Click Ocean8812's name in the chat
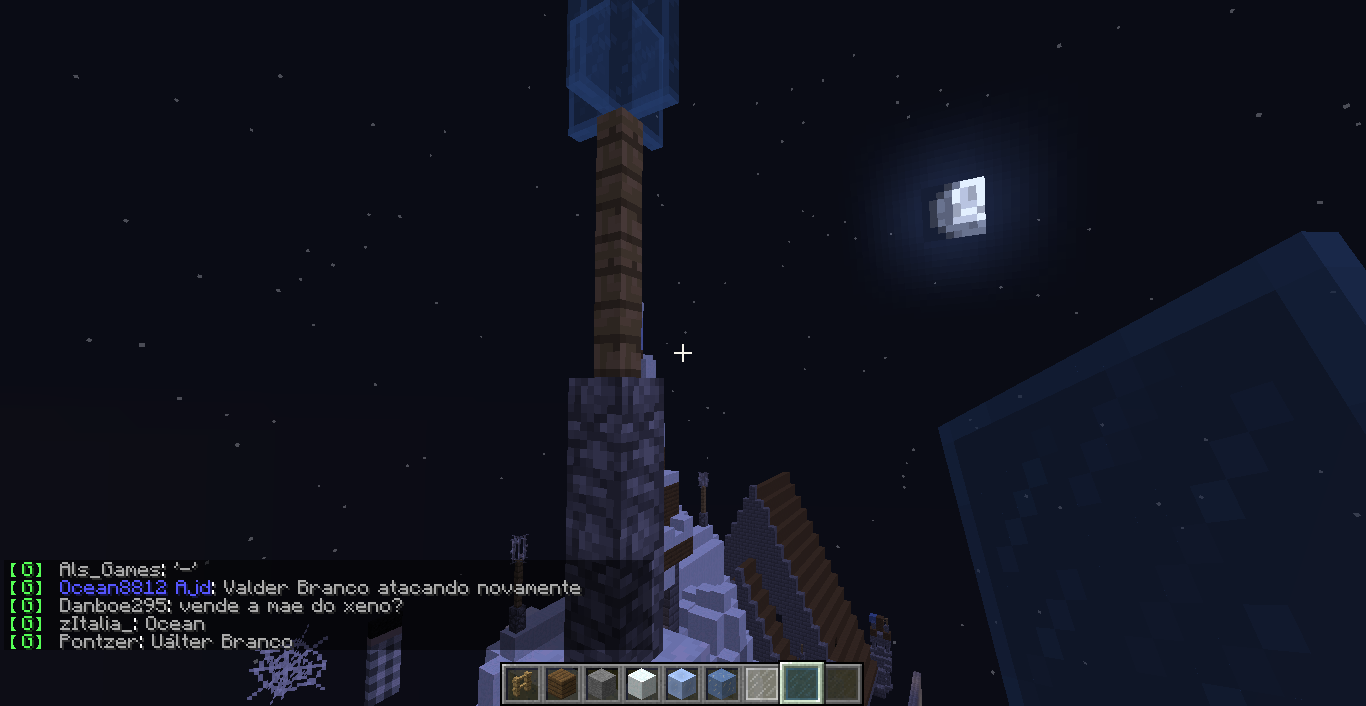Image resolution: width=1366 pixels, height=706 pixels. (112, 588)
